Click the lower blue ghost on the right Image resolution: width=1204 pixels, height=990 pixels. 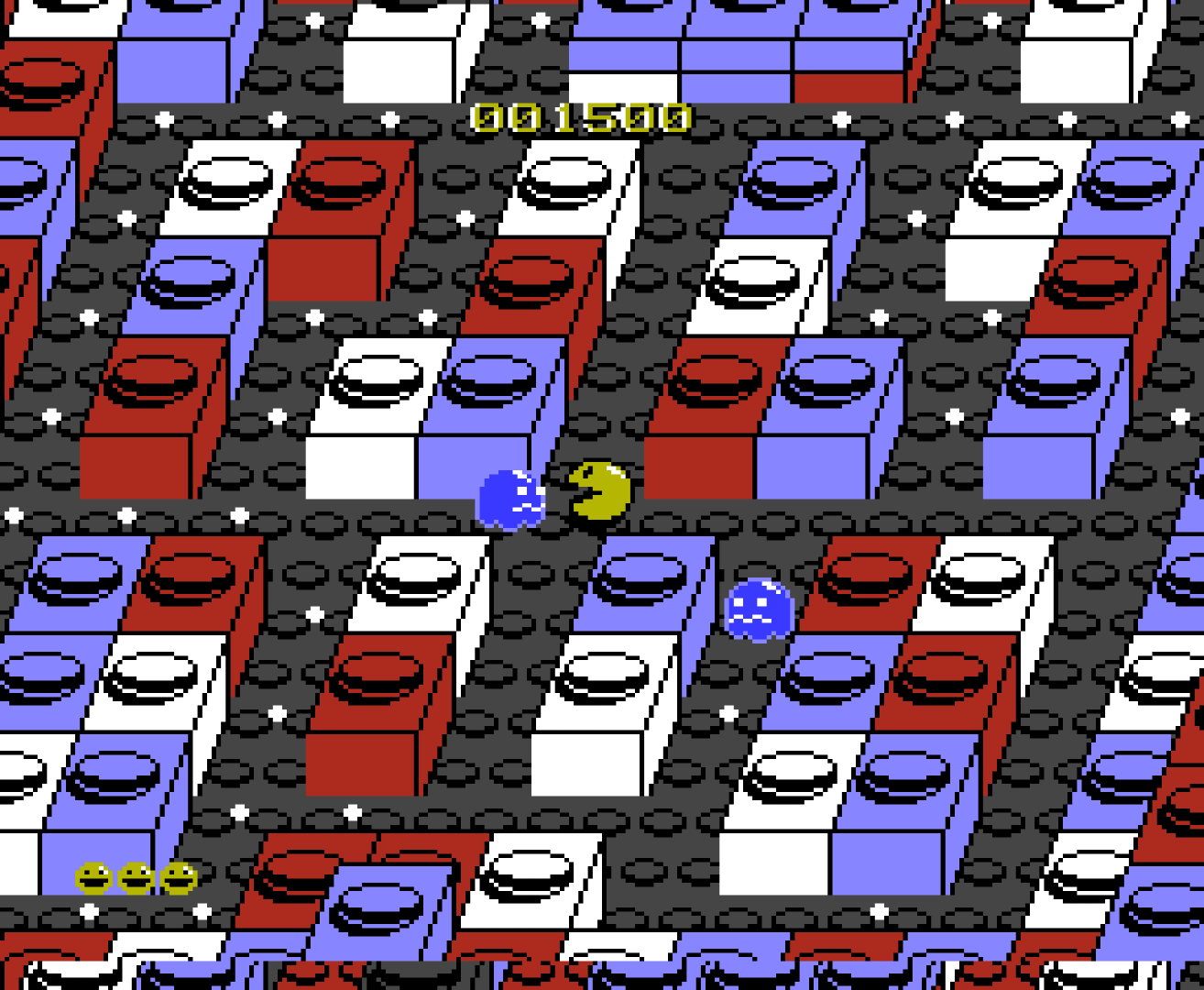(x=759, y=610)
